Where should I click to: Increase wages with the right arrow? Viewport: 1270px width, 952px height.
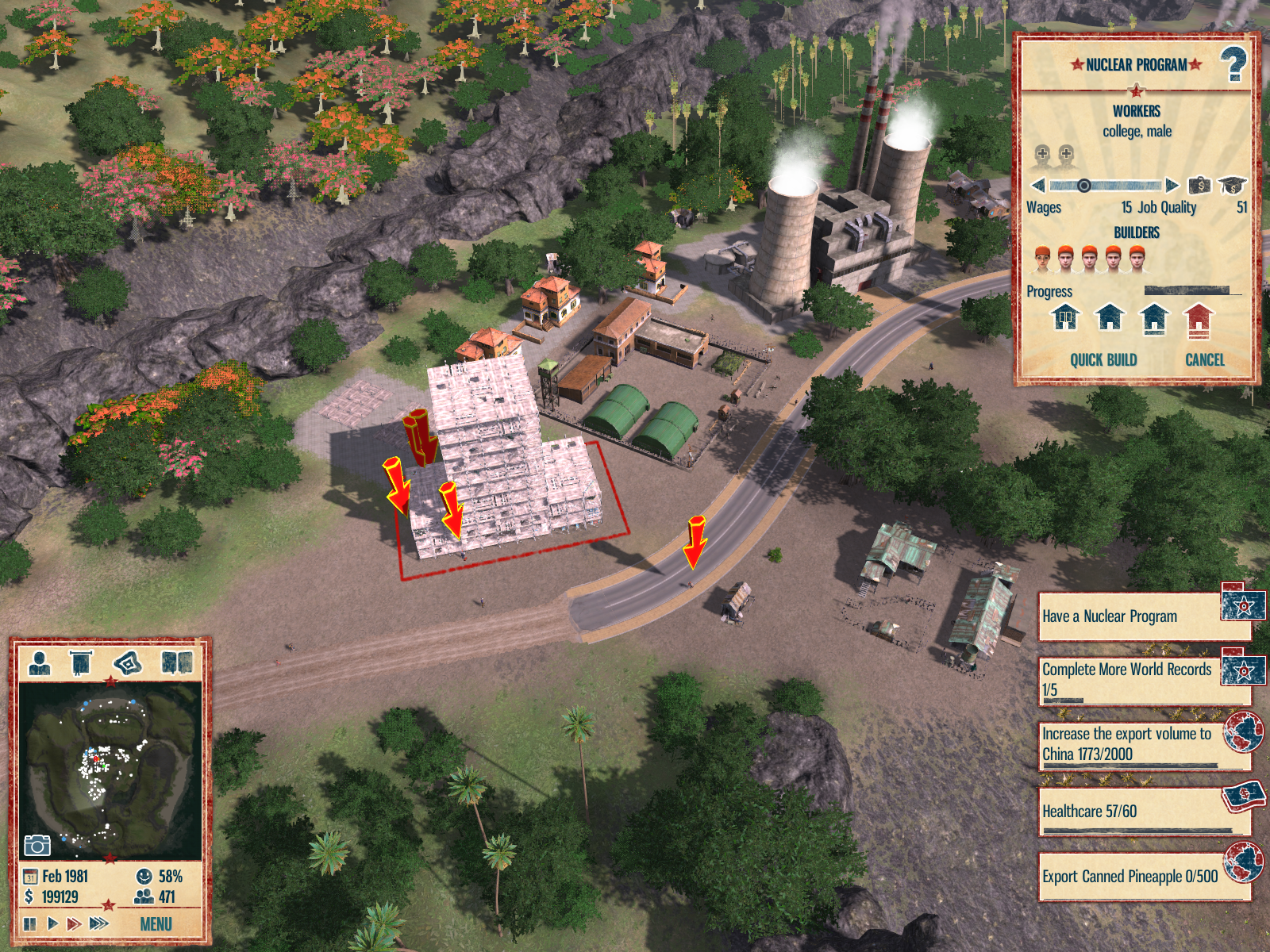(x=1172, y=186)
